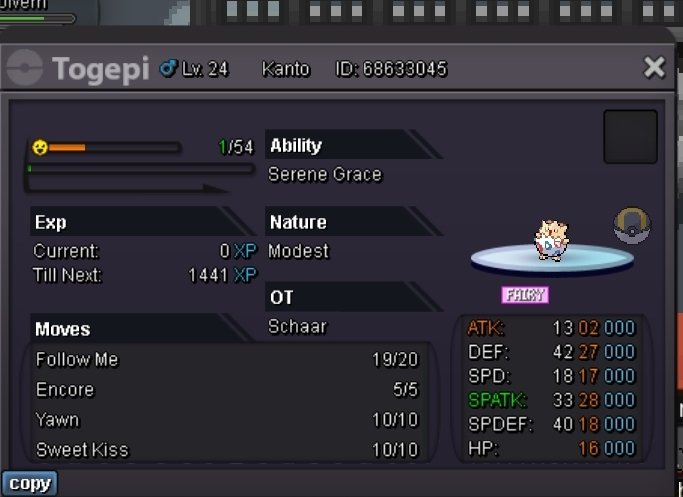Viewport: 683px width, 497px height.
Task: Click the empty held item slot
Action: tap(630, 137)
